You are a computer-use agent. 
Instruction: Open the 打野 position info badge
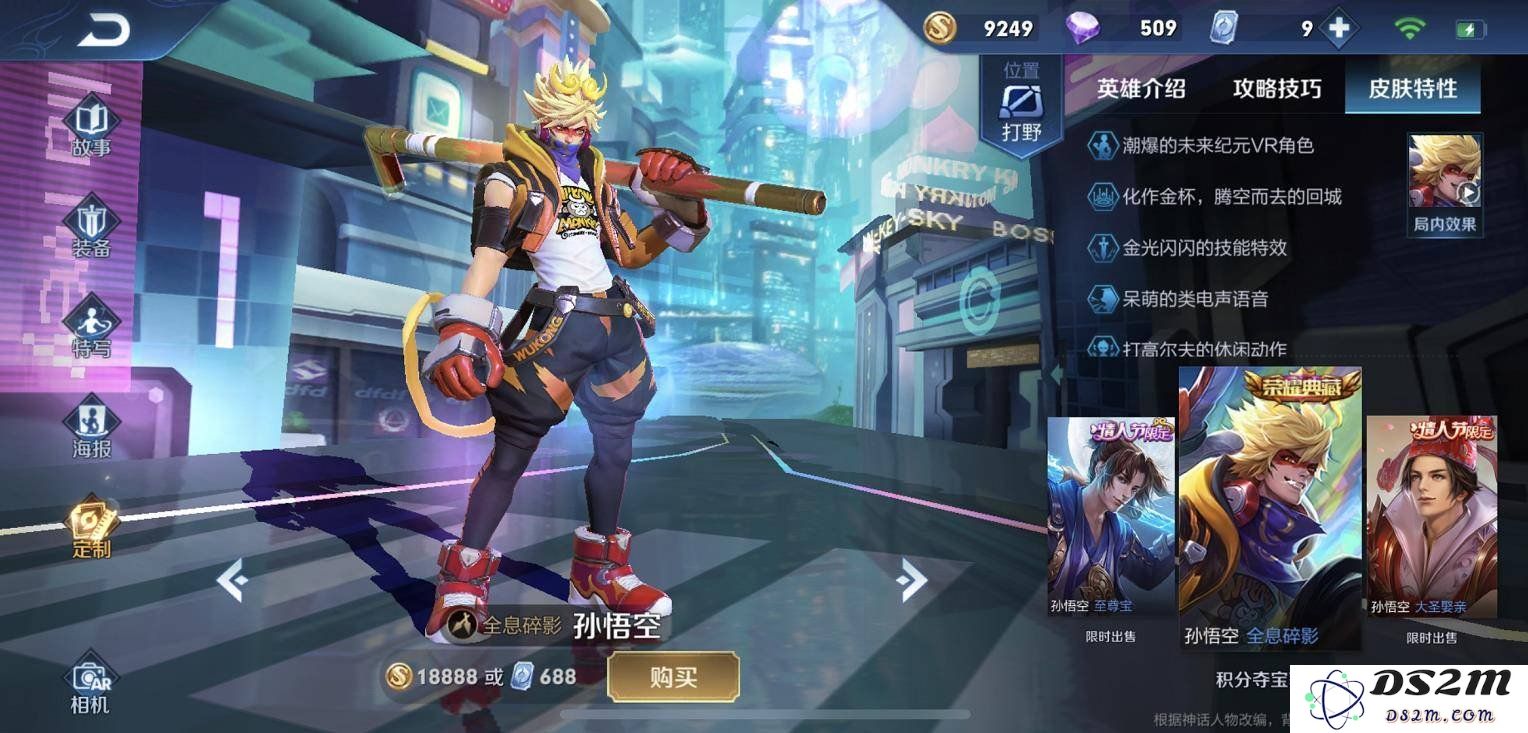[x=1021, y=110]
